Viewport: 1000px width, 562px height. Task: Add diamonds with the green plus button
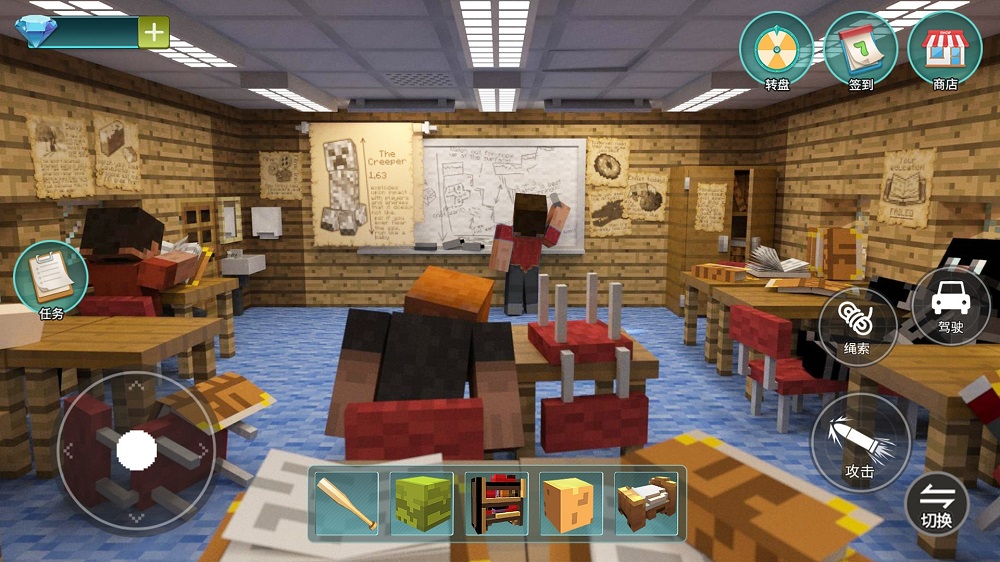[x=154, y=32]
